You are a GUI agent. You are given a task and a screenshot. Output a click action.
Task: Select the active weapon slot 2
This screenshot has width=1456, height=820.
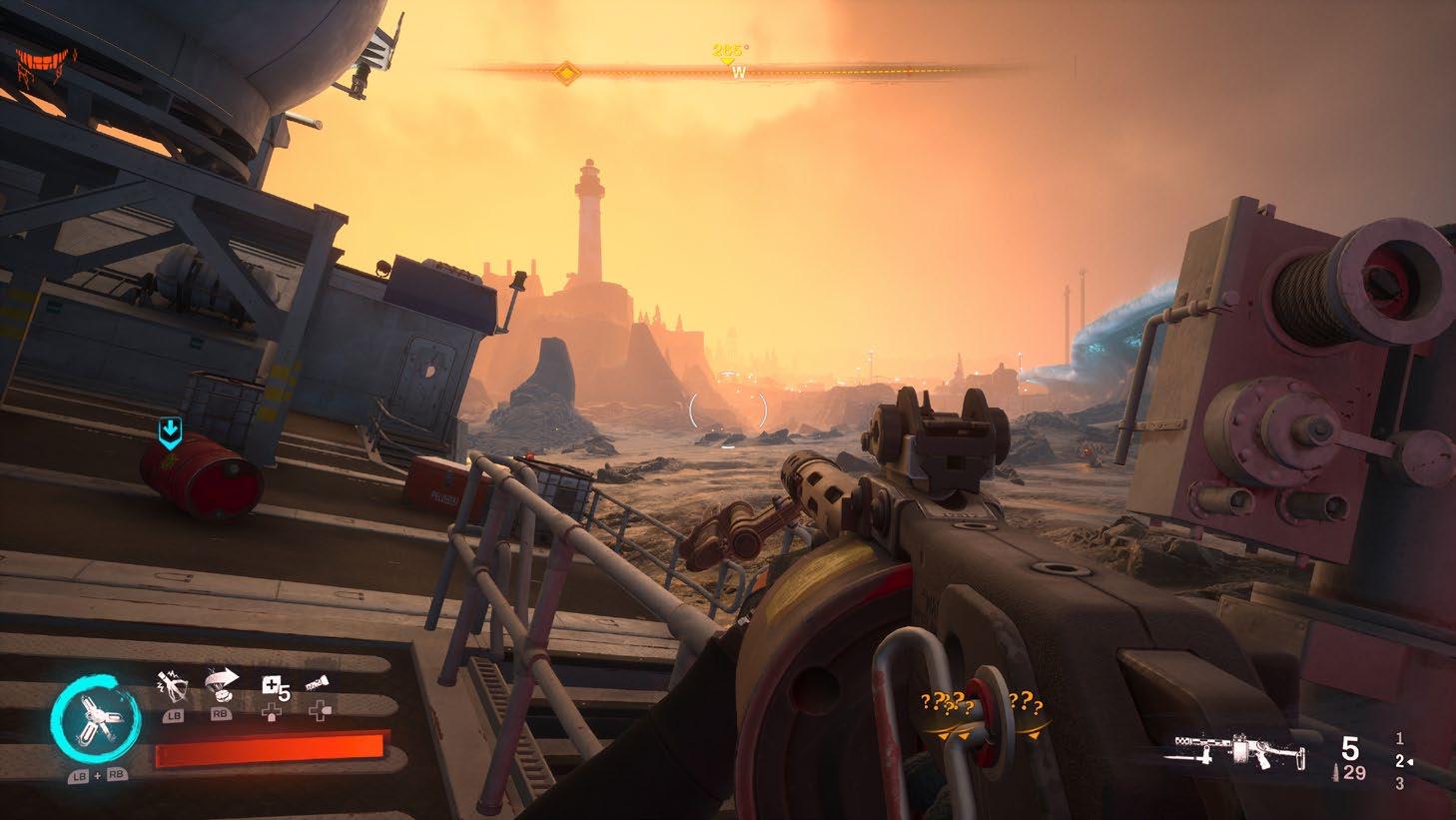pos(1399,762)
